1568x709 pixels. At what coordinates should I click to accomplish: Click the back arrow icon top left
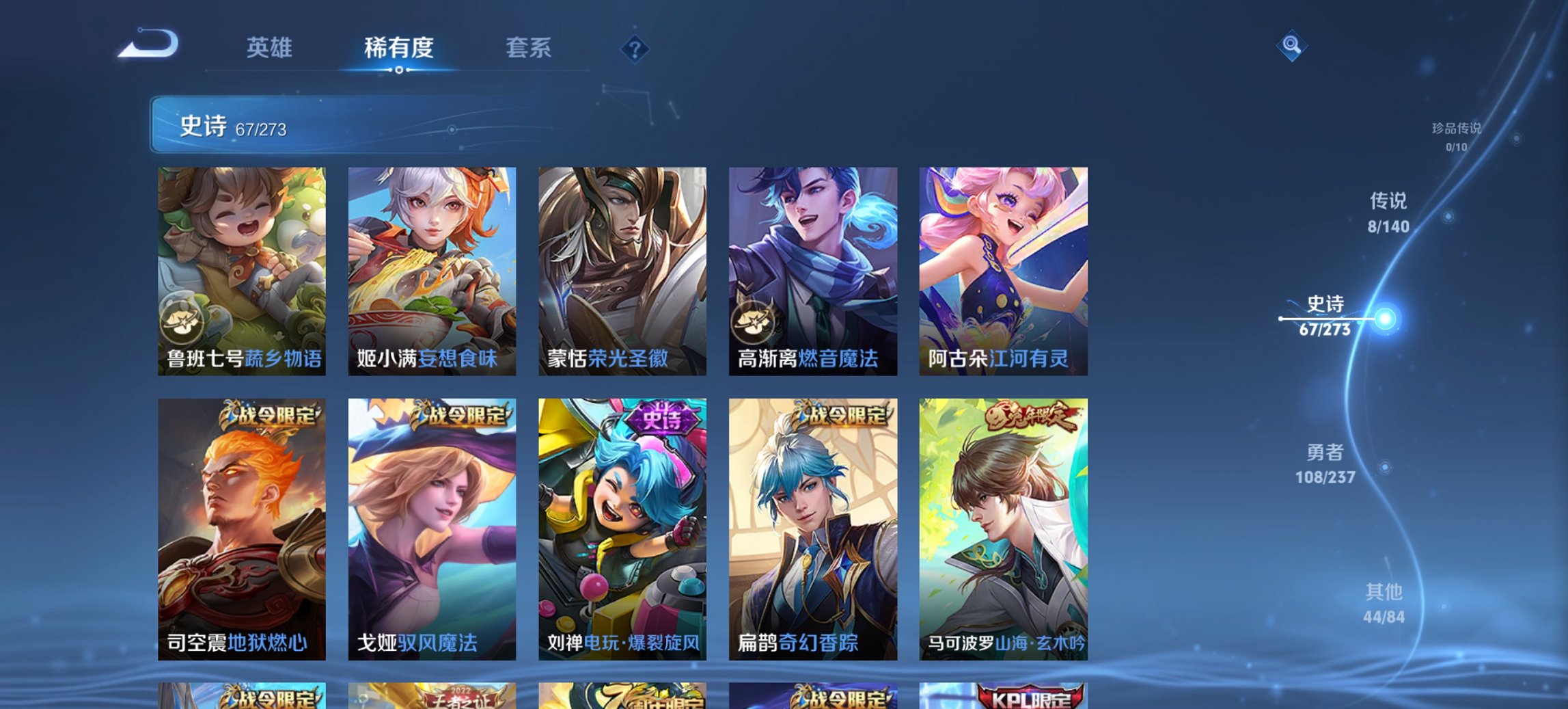148,42
